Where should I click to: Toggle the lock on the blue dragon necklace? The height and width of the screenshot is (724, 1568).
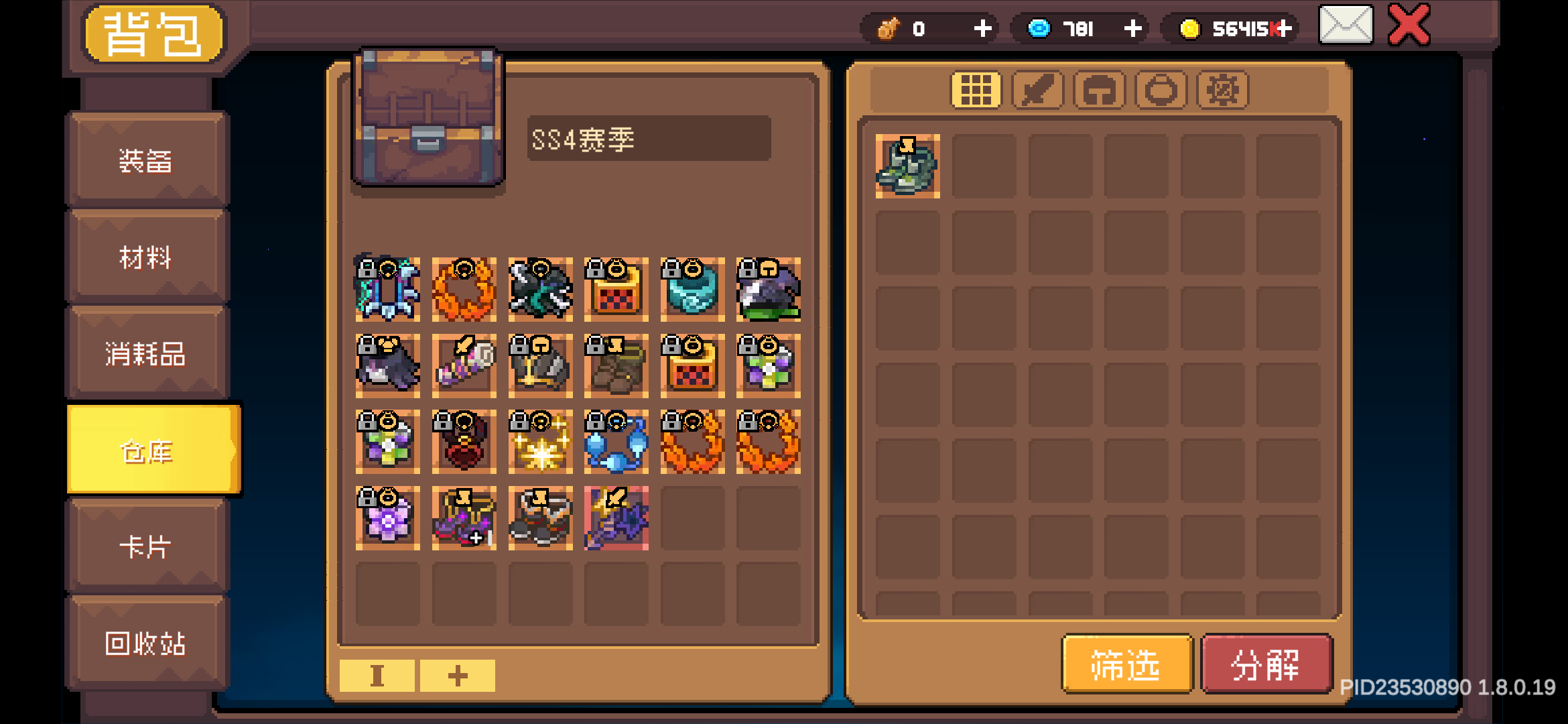(x=367, y=270)
